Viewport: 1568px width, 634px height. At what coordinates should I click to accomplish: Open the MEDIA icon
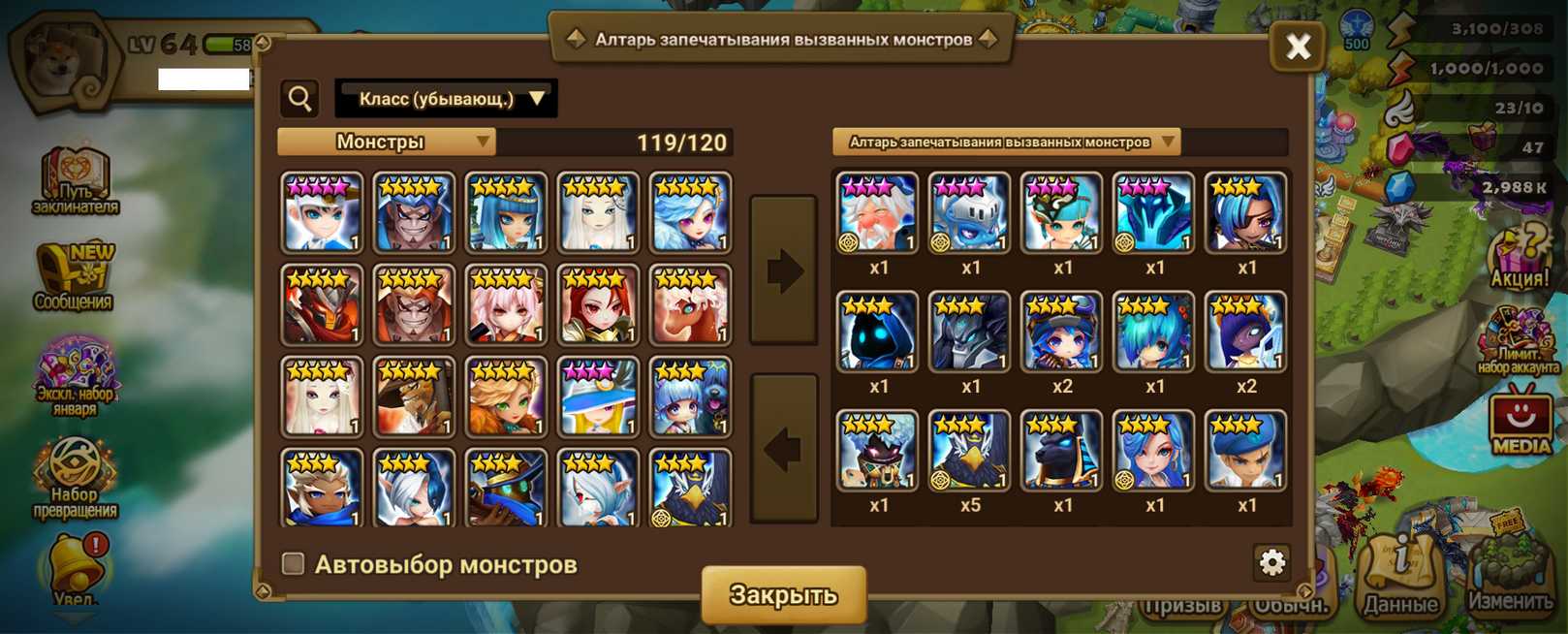coord(1521,421)
